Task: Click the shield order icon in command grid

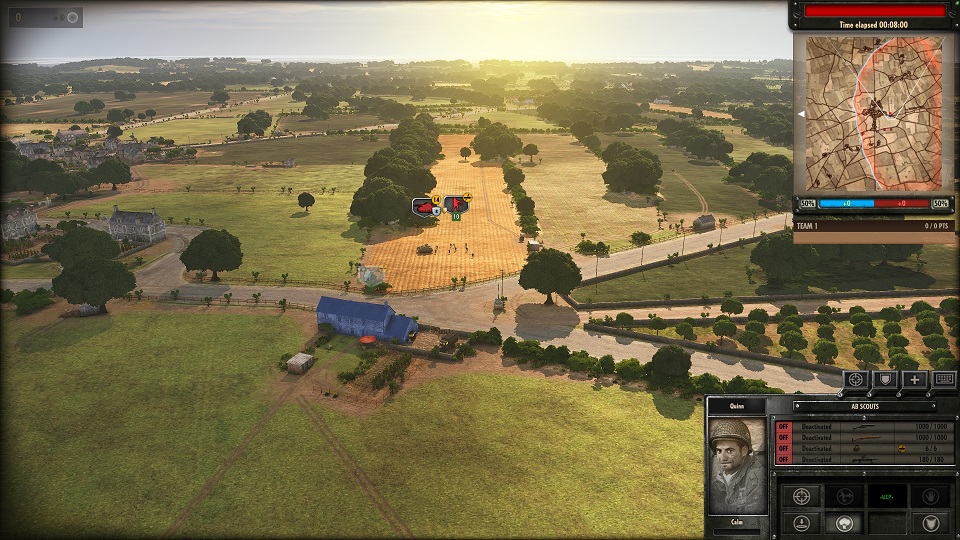Action: [x=930, y=523]
